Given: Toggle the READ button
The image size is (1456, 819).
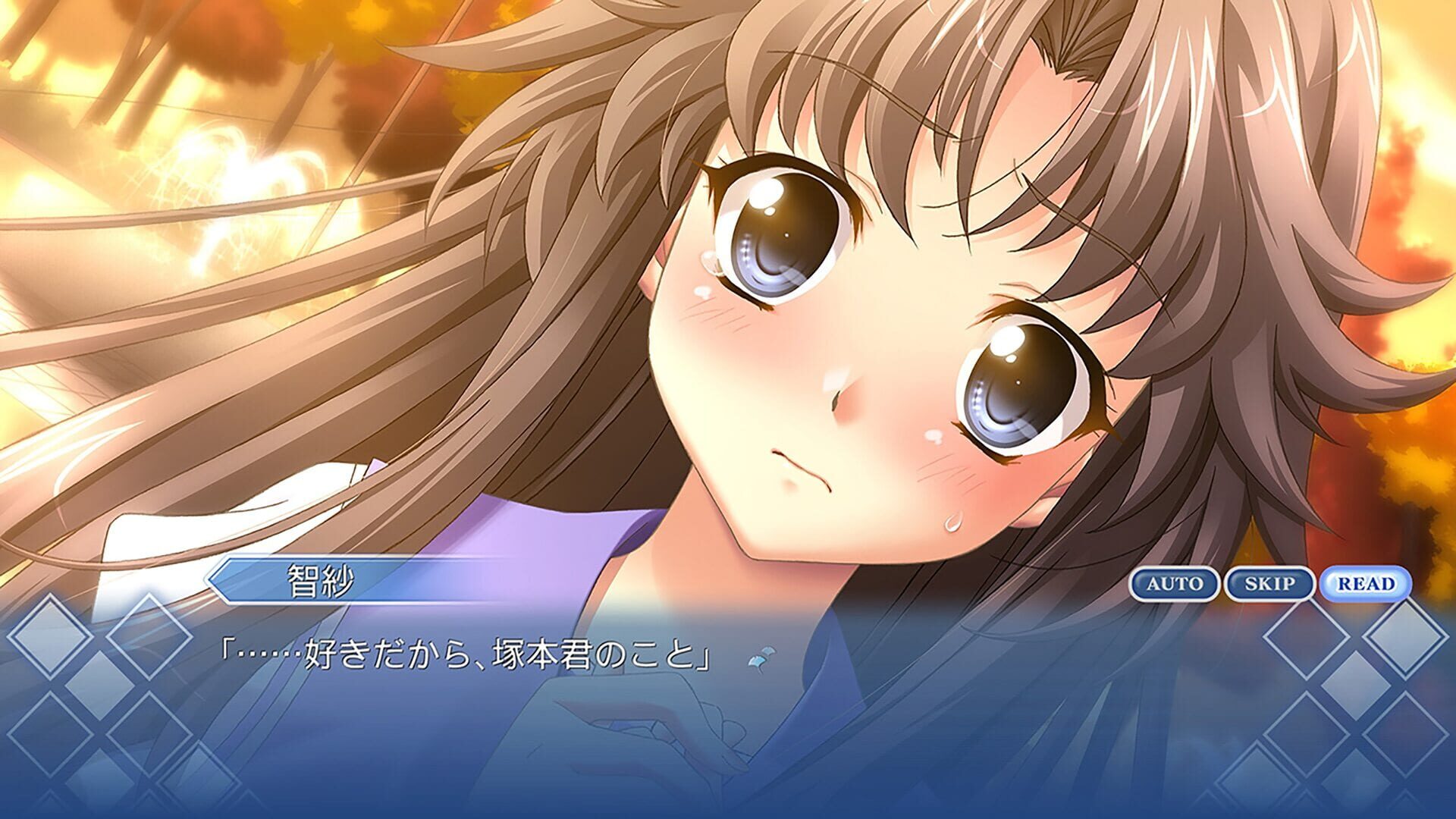Looking at the screenshot, I should (x=1365, y=584).
